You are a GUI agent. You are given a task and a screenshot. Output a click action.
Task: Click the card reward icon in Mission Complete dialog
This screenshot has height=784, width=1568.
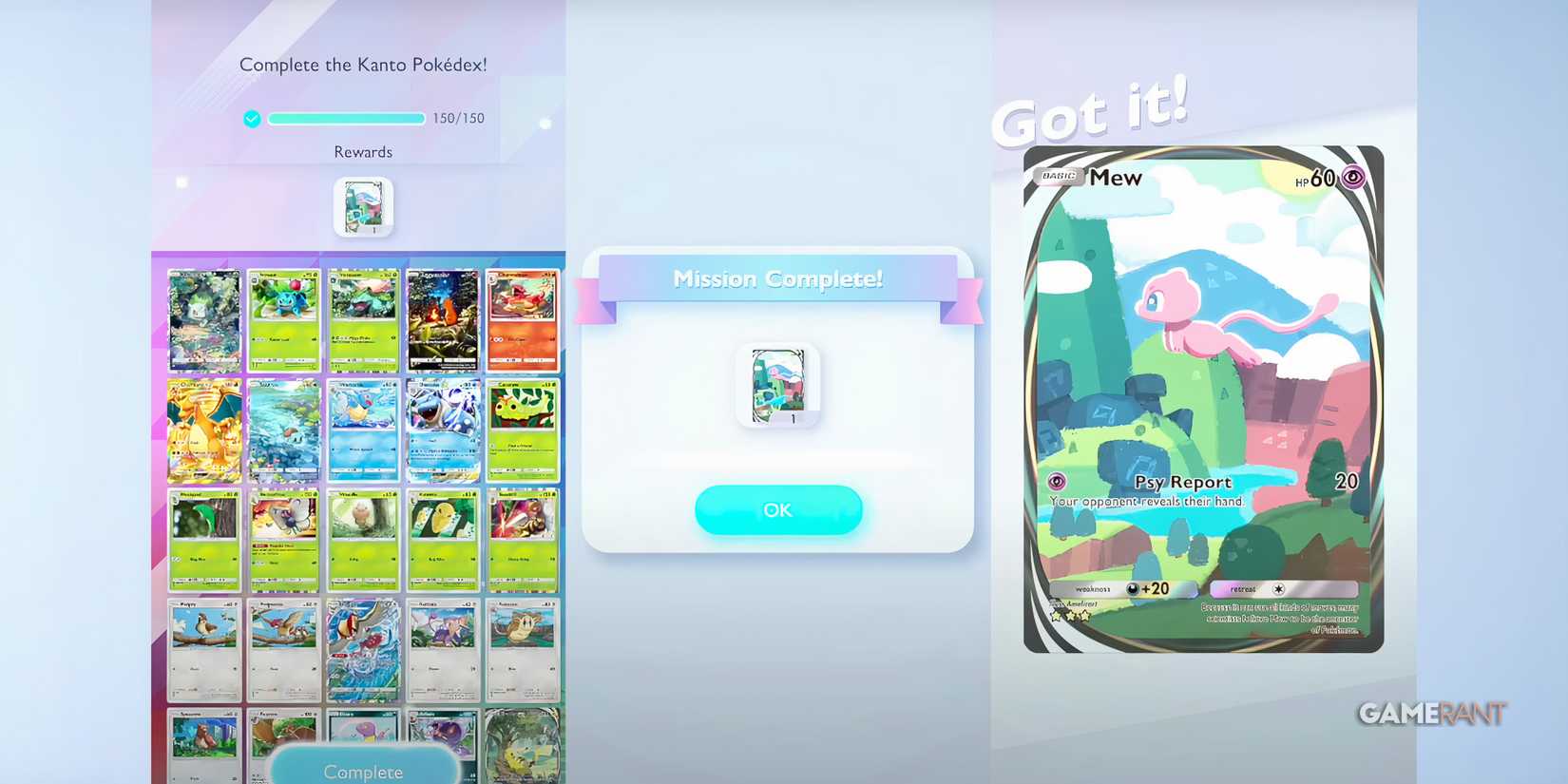tap(777, 385)
